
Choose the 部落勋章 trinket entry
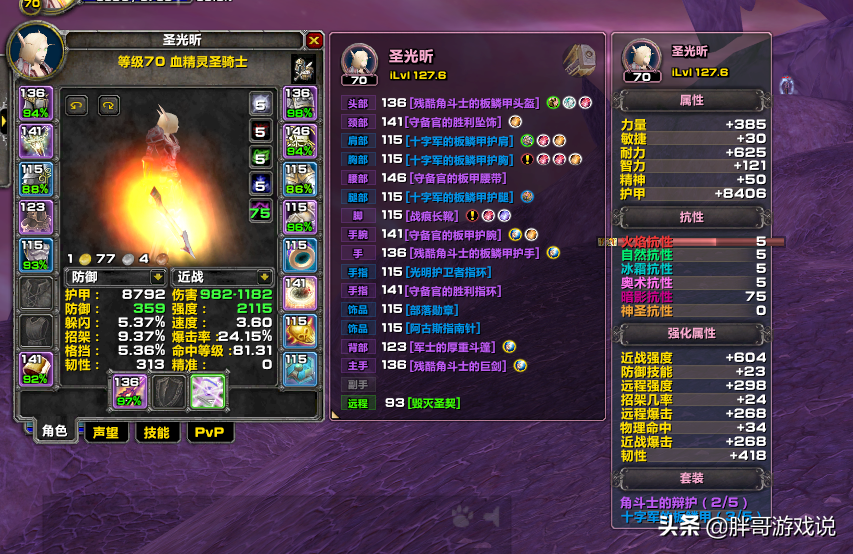435,309
